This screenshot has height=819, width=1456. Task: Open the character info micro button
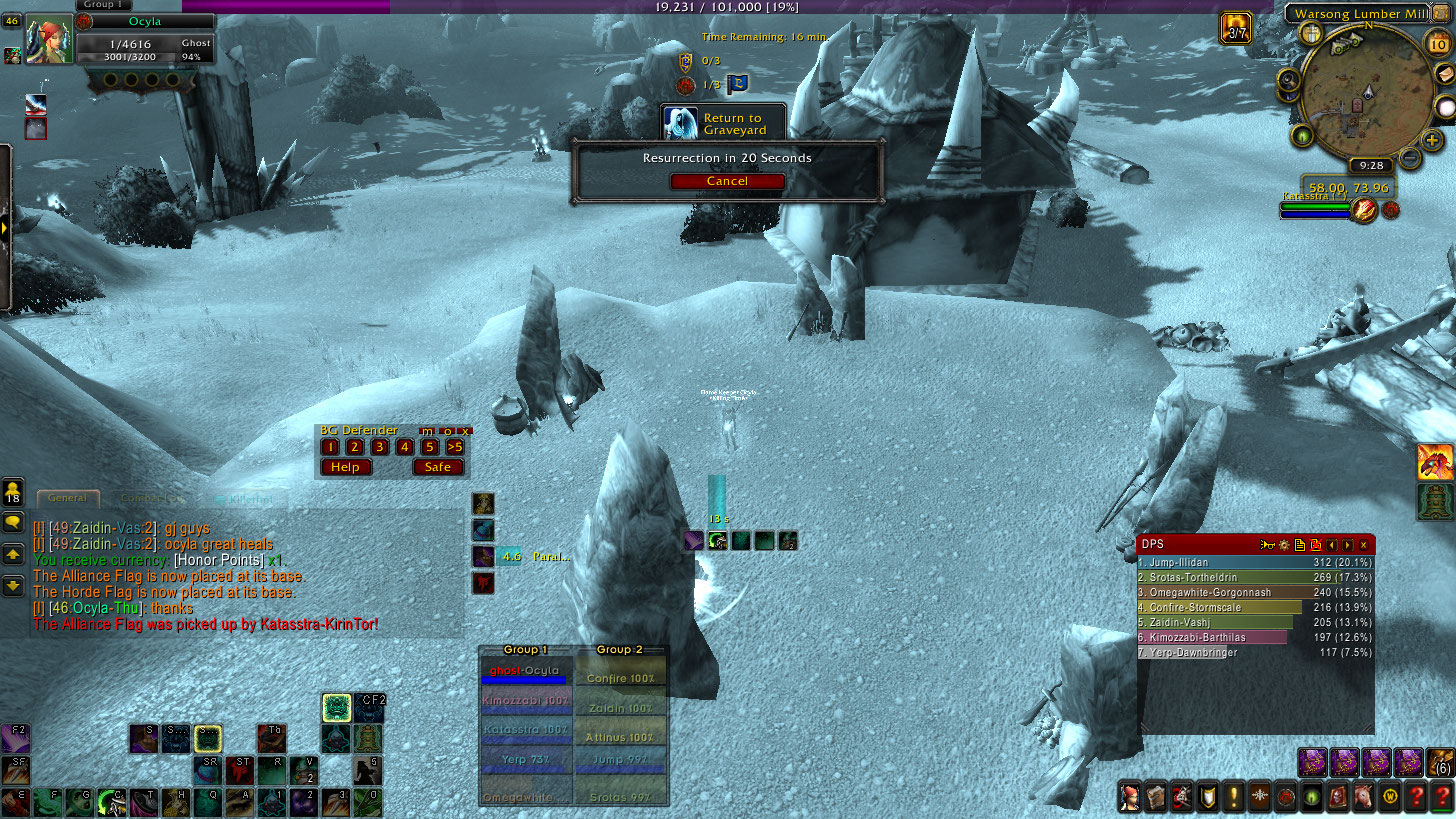coord(1130,797)
